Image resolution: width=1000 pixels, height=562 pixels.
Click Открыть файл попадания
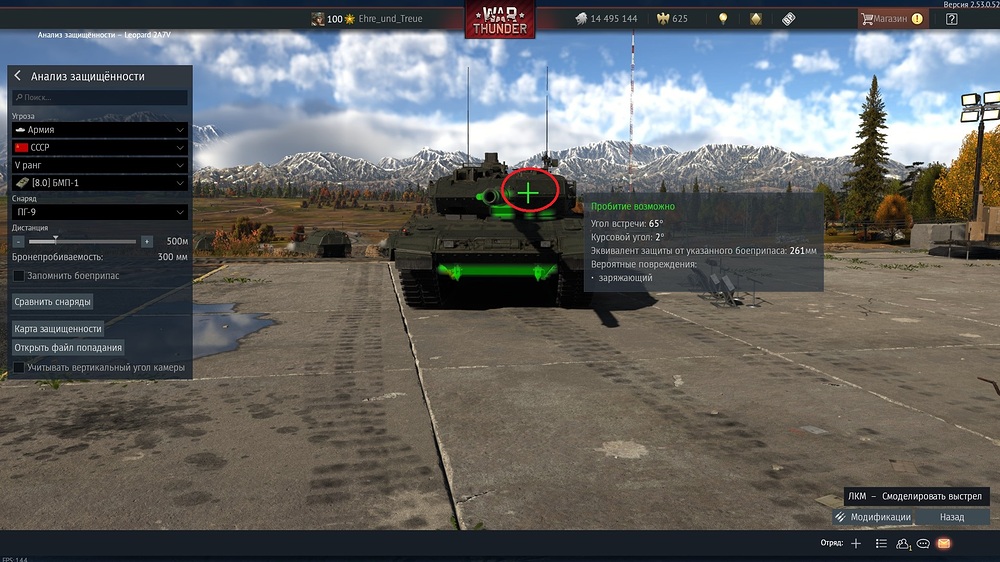(x=68, y=348)
